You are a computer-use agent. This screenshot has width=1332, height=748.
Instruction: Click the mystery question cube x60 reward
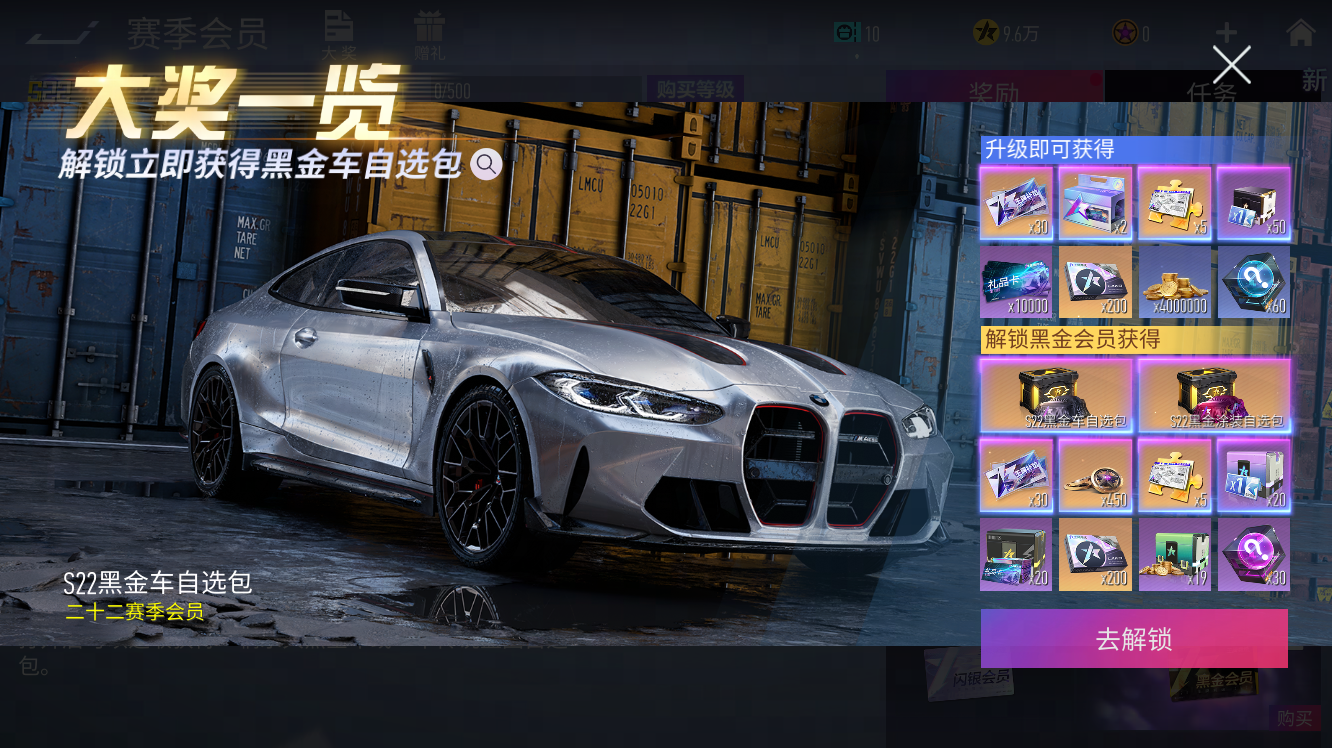coord(1254,282)
